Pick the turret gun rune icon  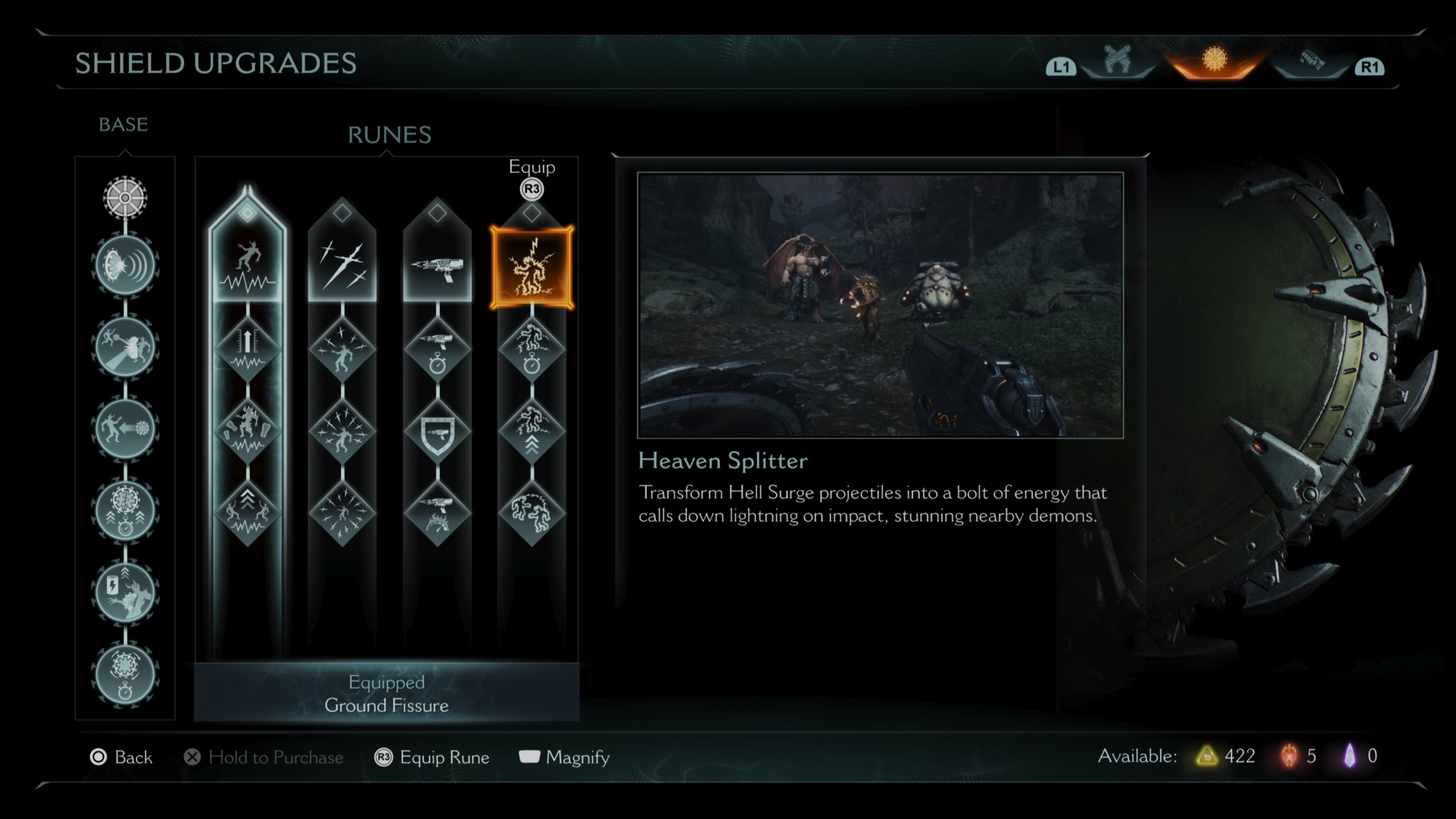[437, 267]
